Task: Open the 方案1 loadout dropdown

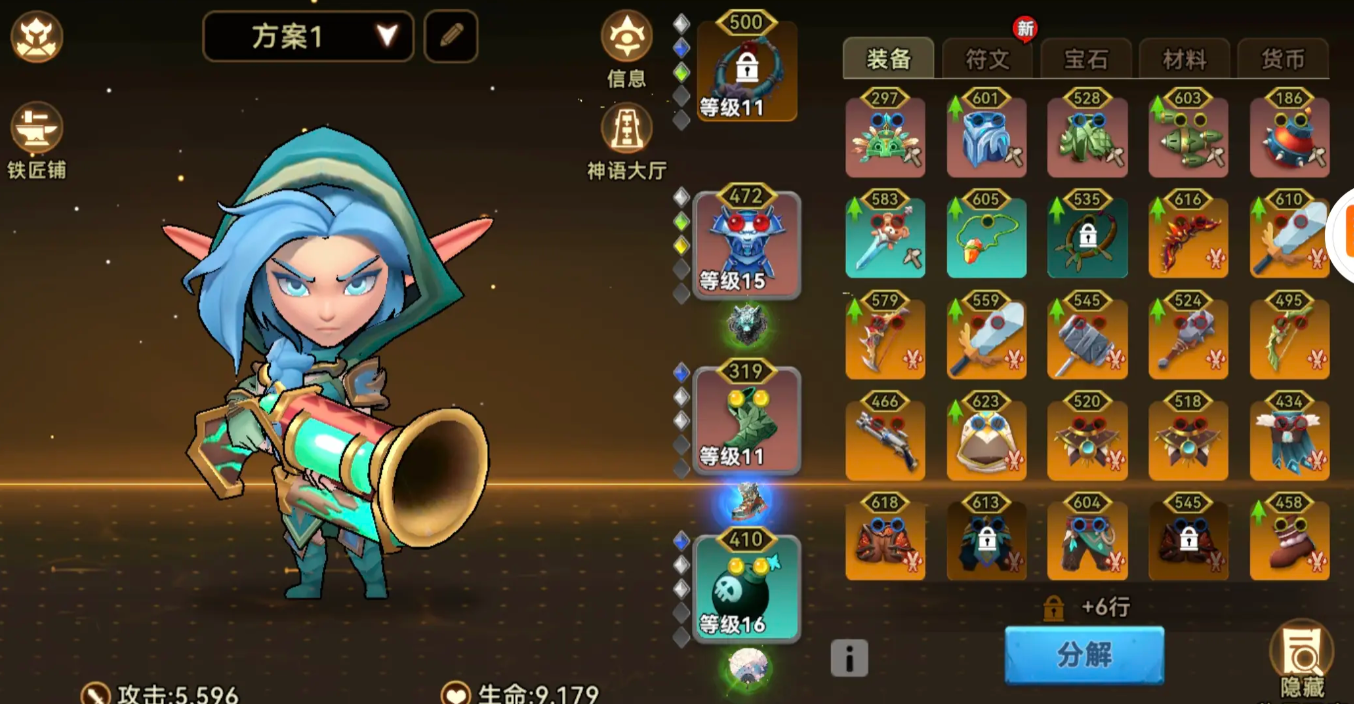Action: coord(308,37)
